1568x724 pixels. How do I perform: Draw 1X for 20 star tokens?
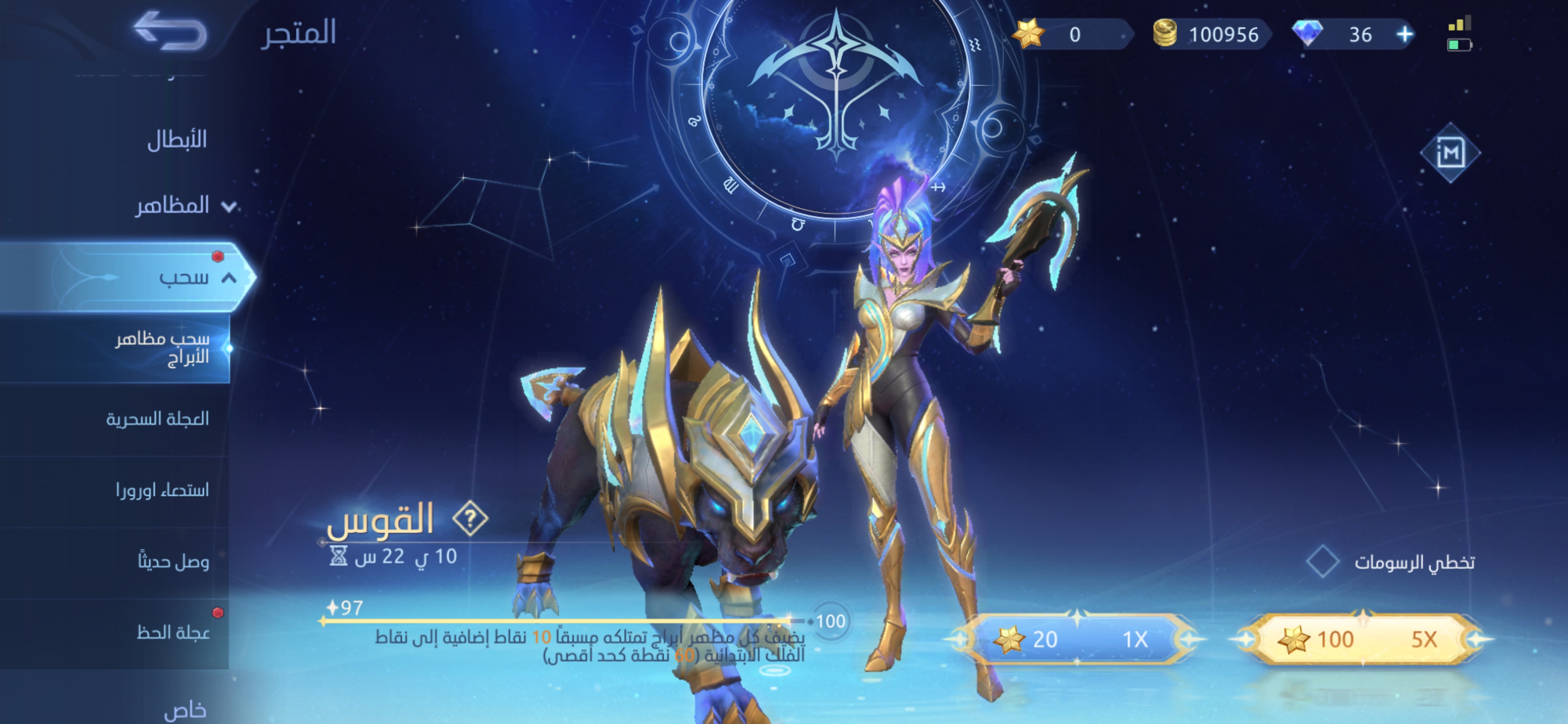1075,640
